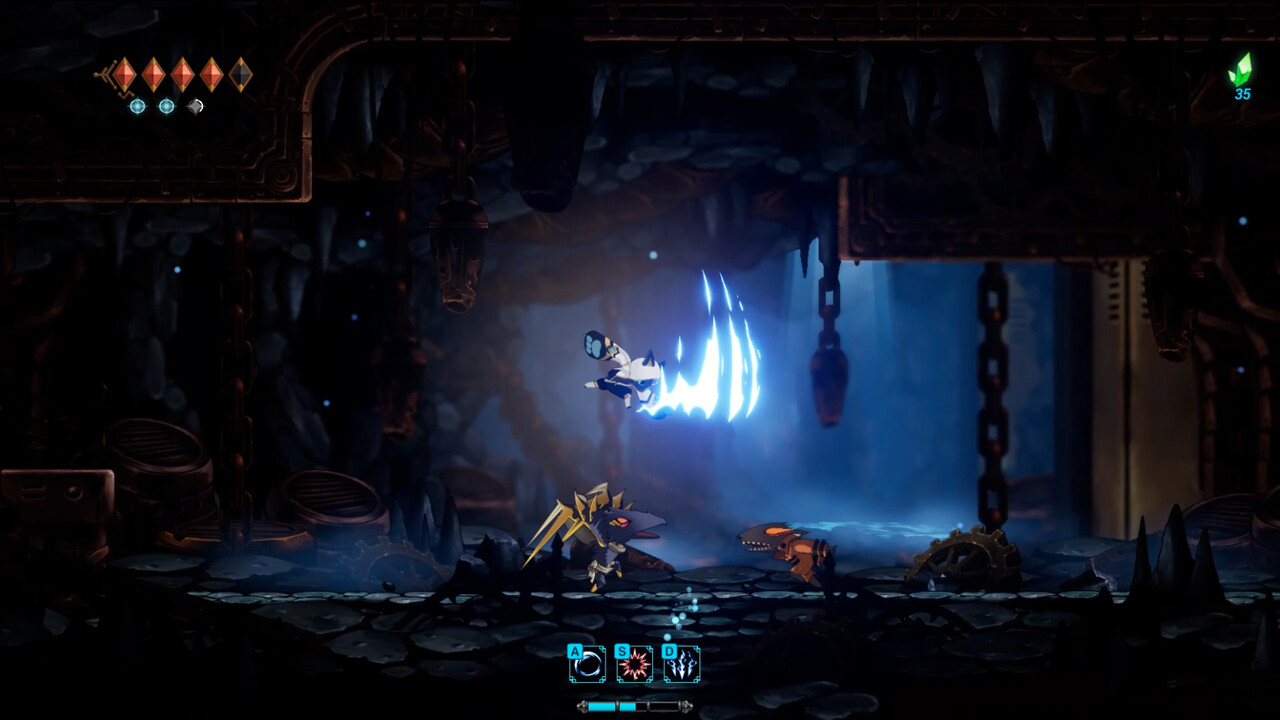Click the gray depleted energy orb

(x=196, y=106)
